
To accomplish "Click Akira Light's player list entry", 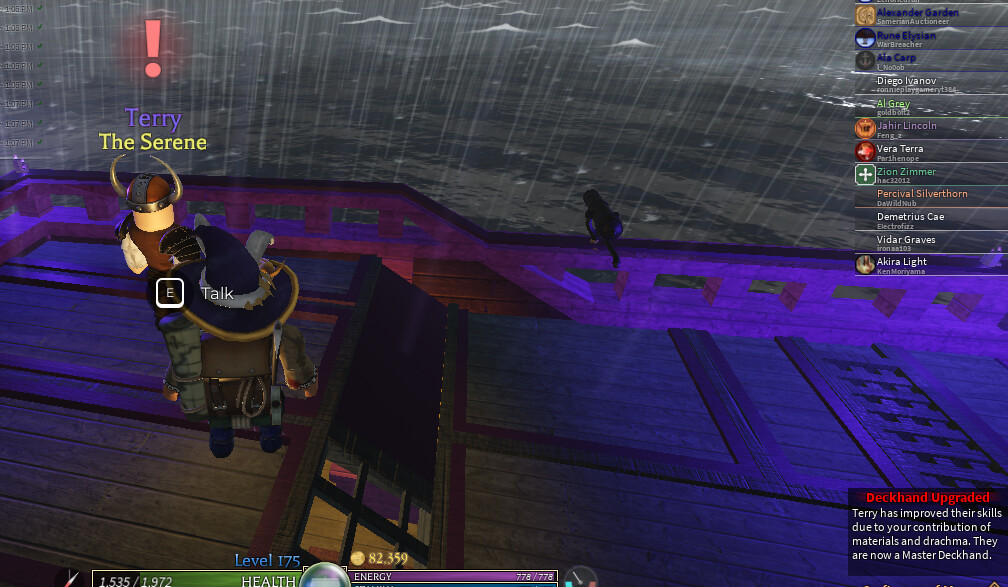I will pos(901,264).
